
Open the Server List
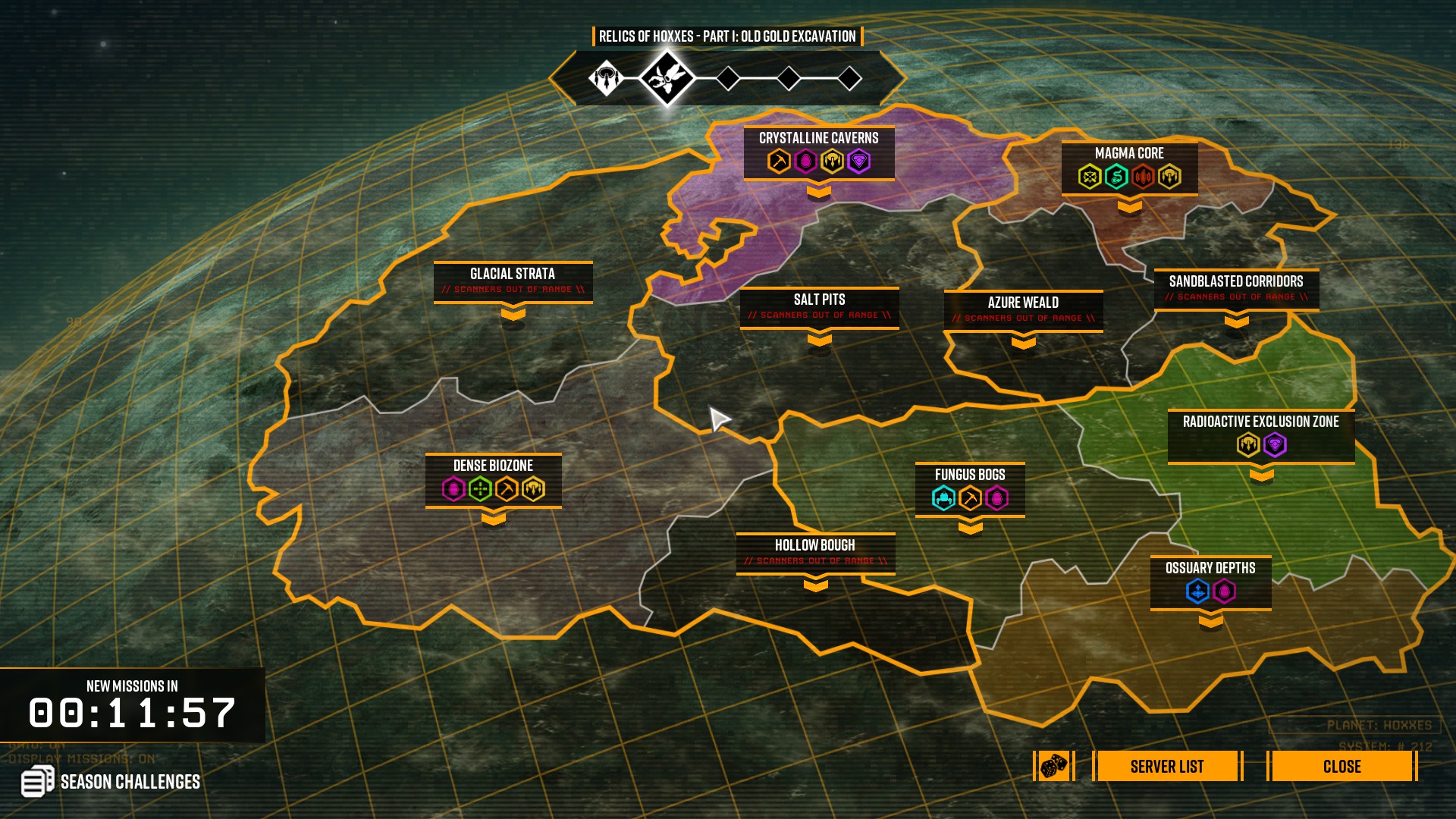tap(1166, 766)
